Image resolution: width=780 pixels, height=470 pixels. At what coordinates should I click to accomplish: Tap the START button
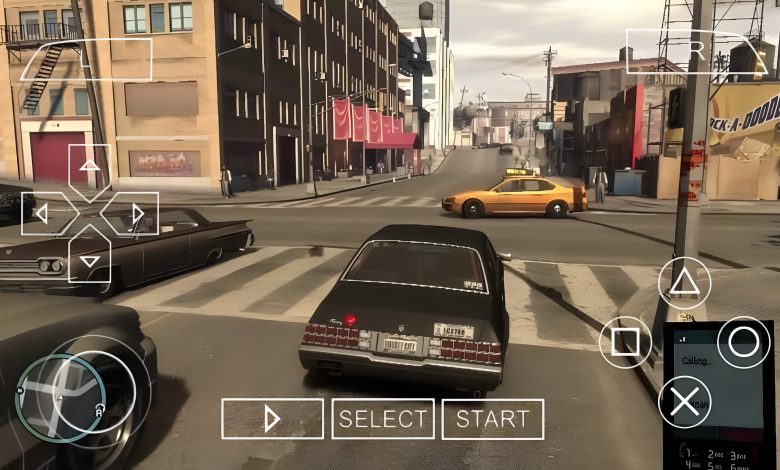click(492, 419)
